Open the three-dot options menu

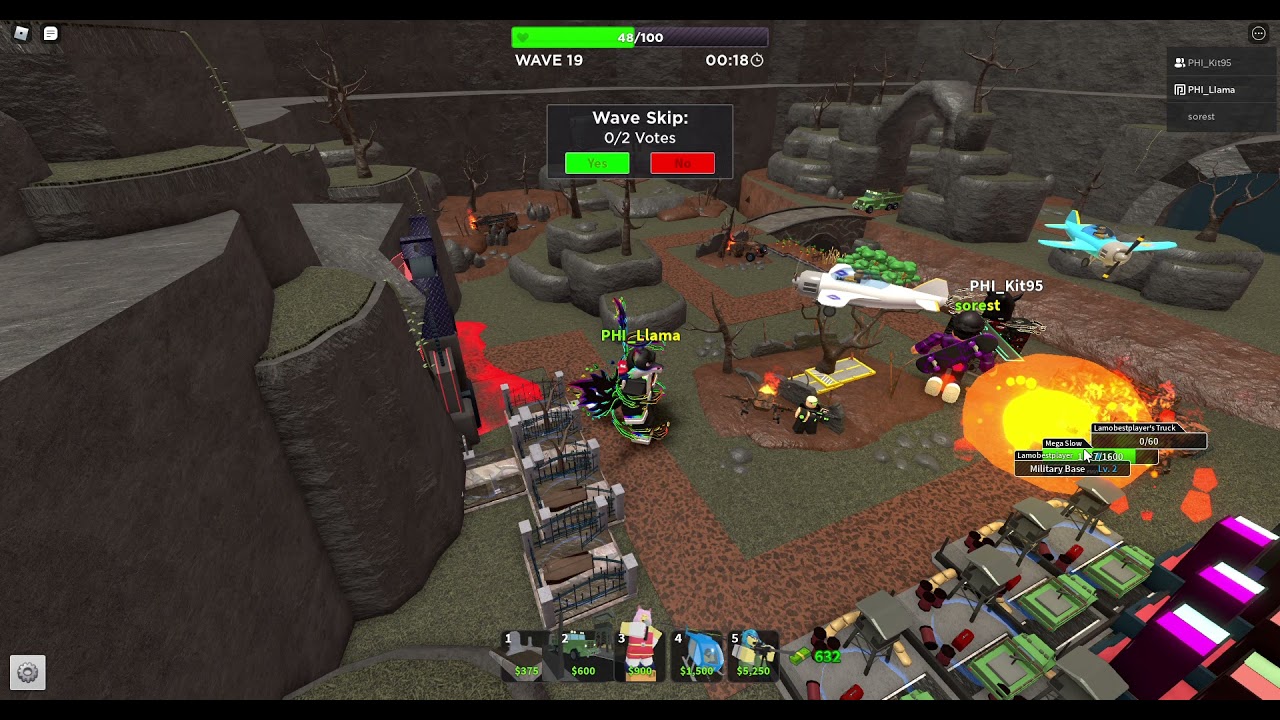(1258, 34)
